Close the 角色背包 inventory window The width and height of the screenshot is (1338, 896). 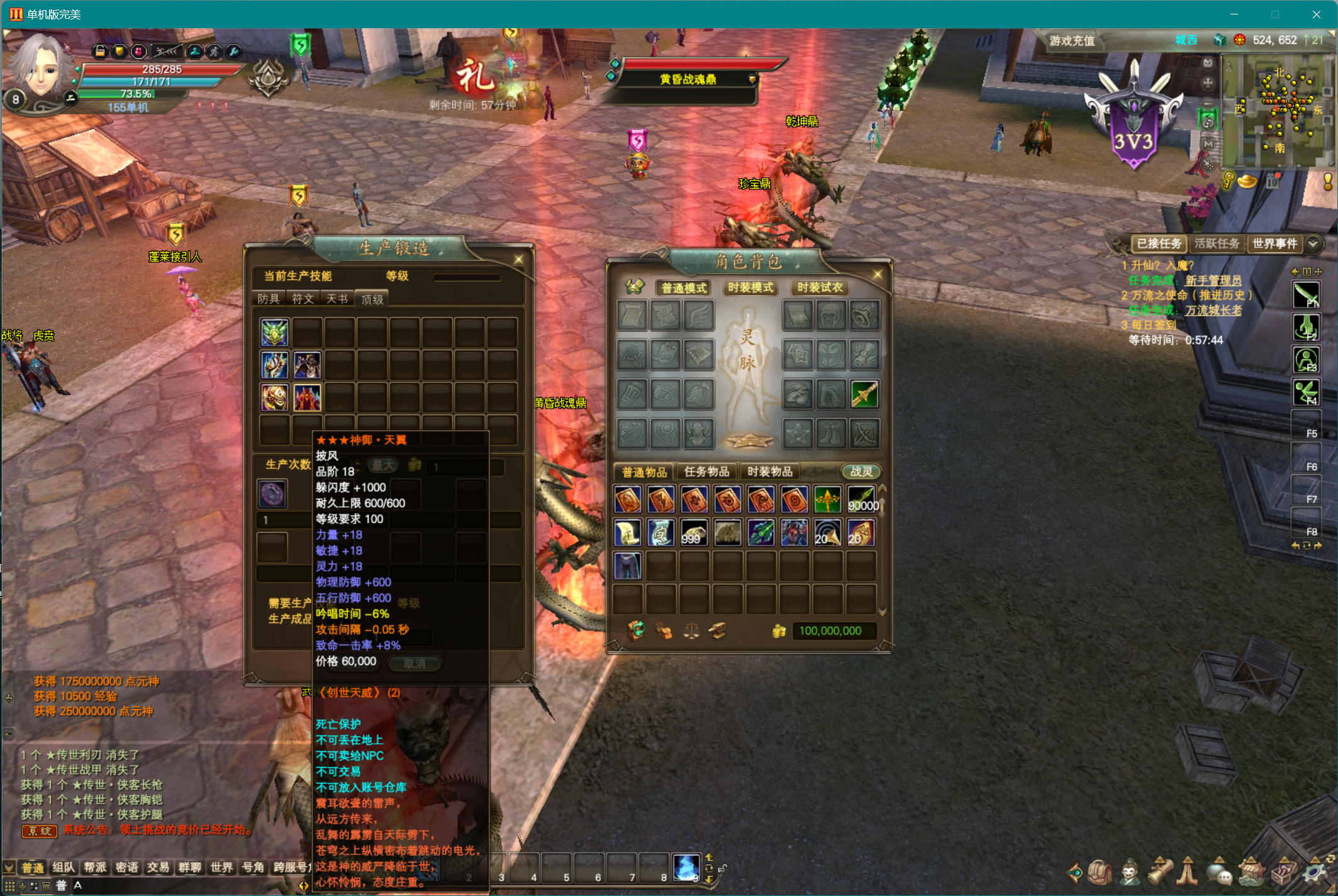[878, 274]
